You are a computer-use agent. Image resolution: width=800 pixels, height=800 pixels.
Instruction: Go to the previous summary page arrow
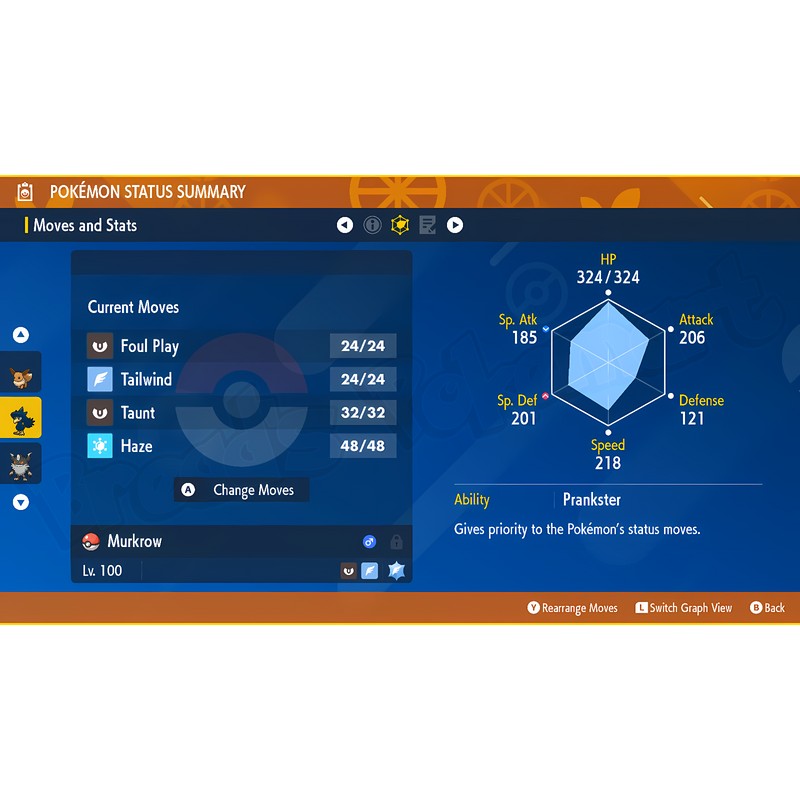tap(345, 225)
